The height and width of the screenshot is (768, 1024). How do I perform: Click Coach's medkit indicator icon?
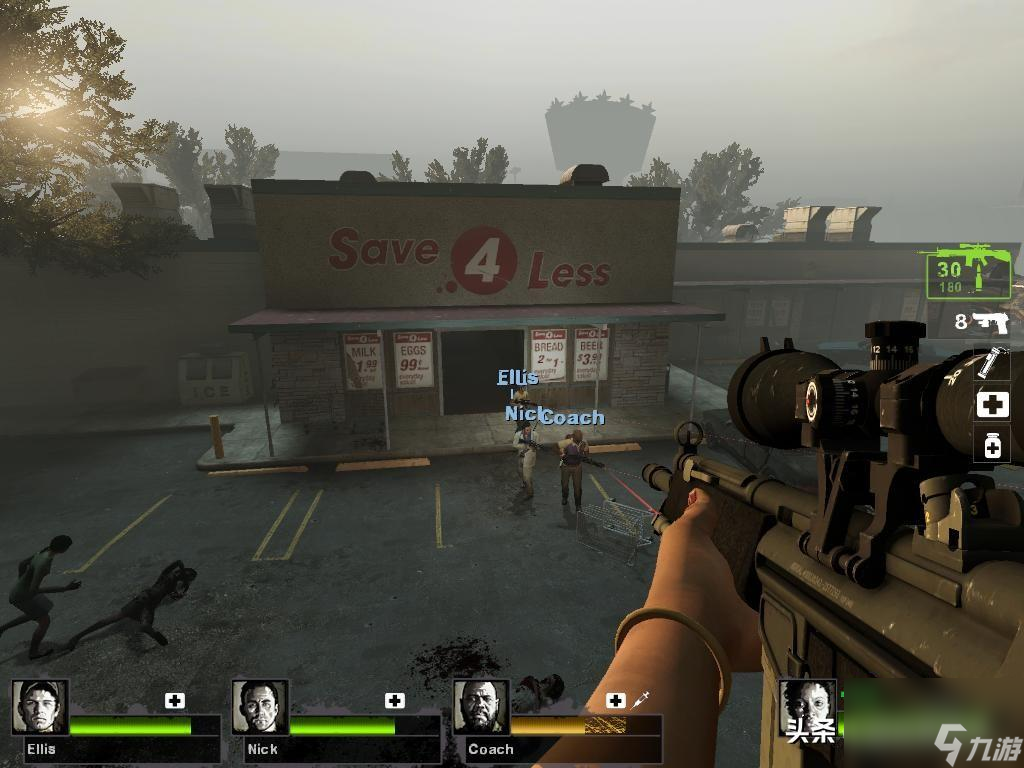[616, 700]
